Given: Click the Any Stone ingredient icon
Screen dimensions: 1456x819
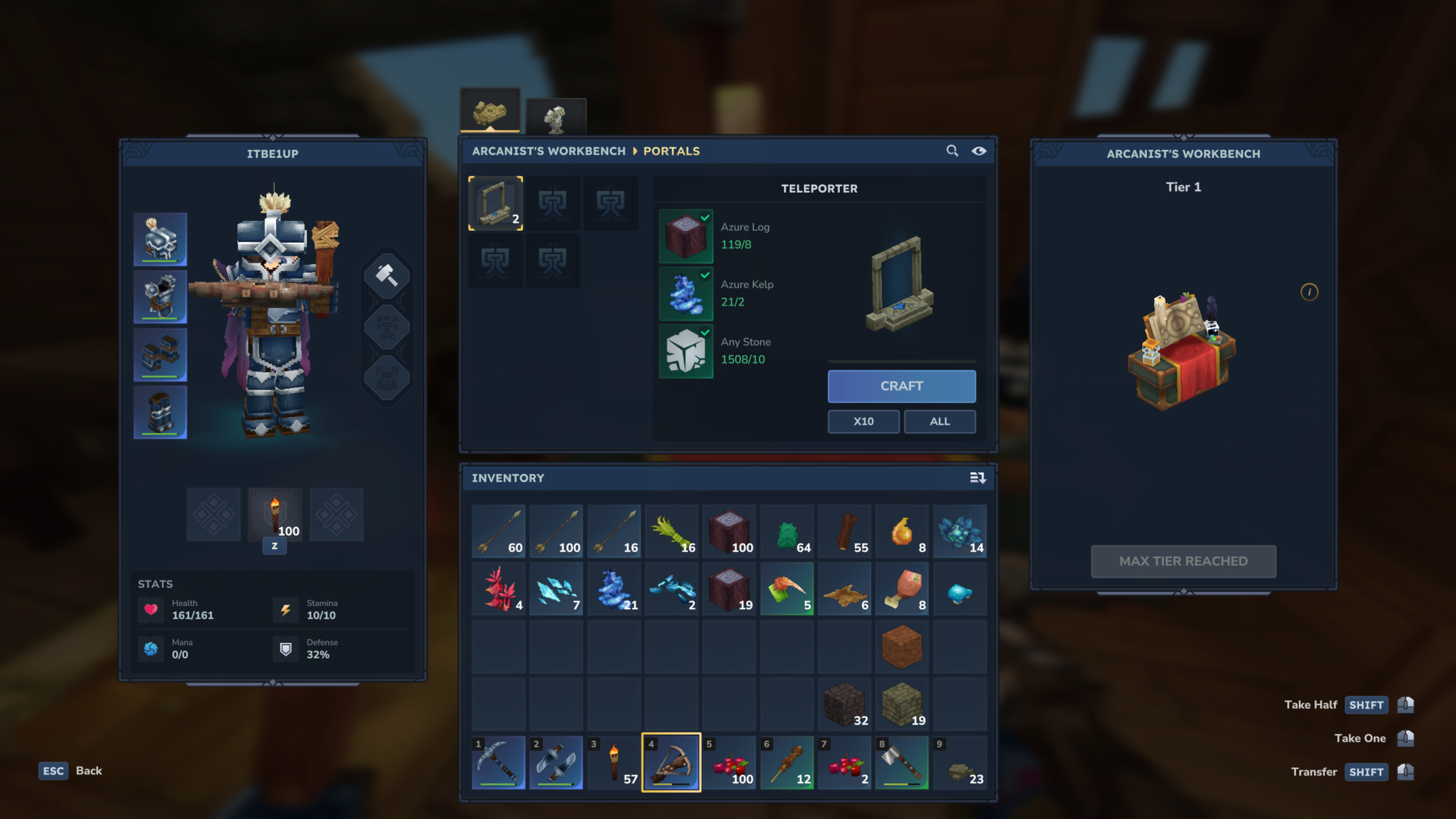Looking at the screenshot, I should click(x=686, y=350).
